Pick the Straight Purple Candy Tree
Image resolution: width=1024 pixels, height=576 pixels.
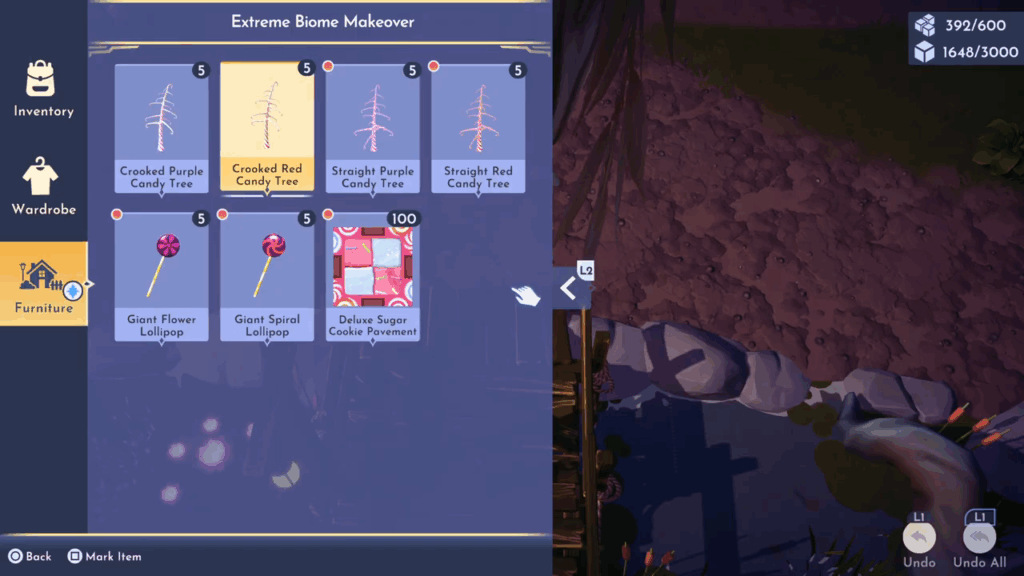373,129
